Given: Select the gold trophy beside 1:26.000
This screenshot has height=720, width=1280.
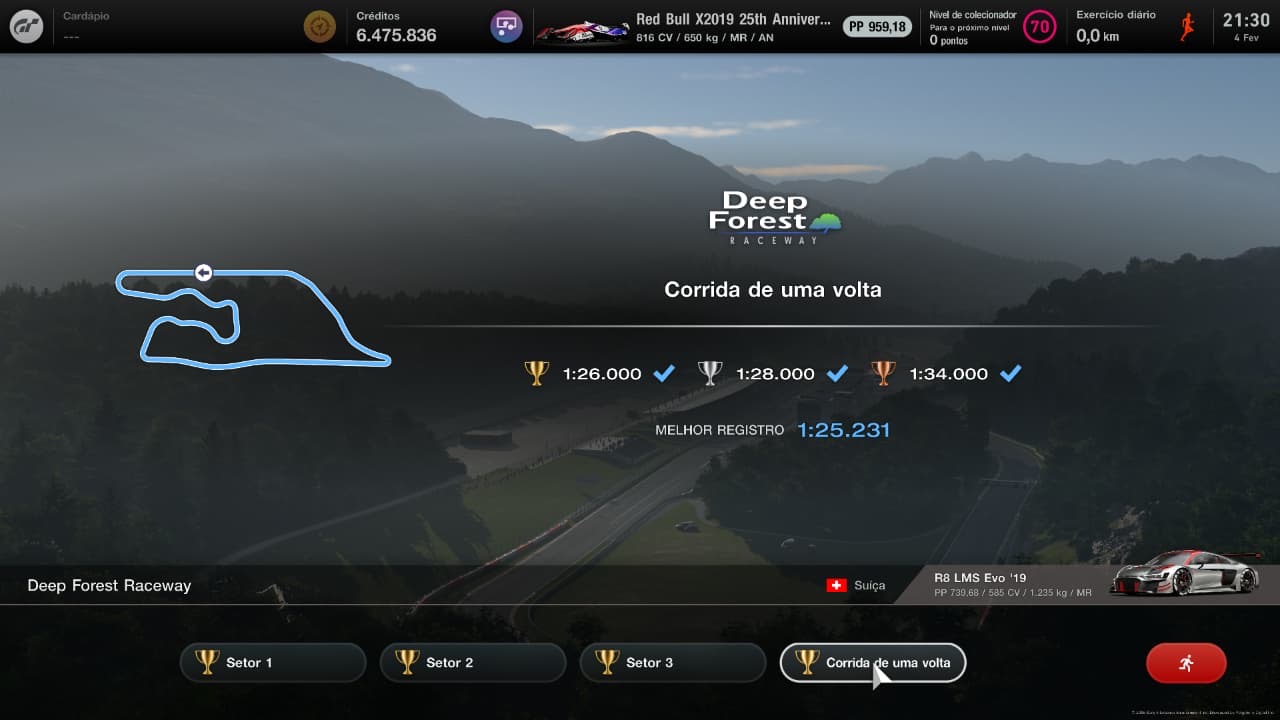Looking at the screenshot, I should tap(538, 373).
